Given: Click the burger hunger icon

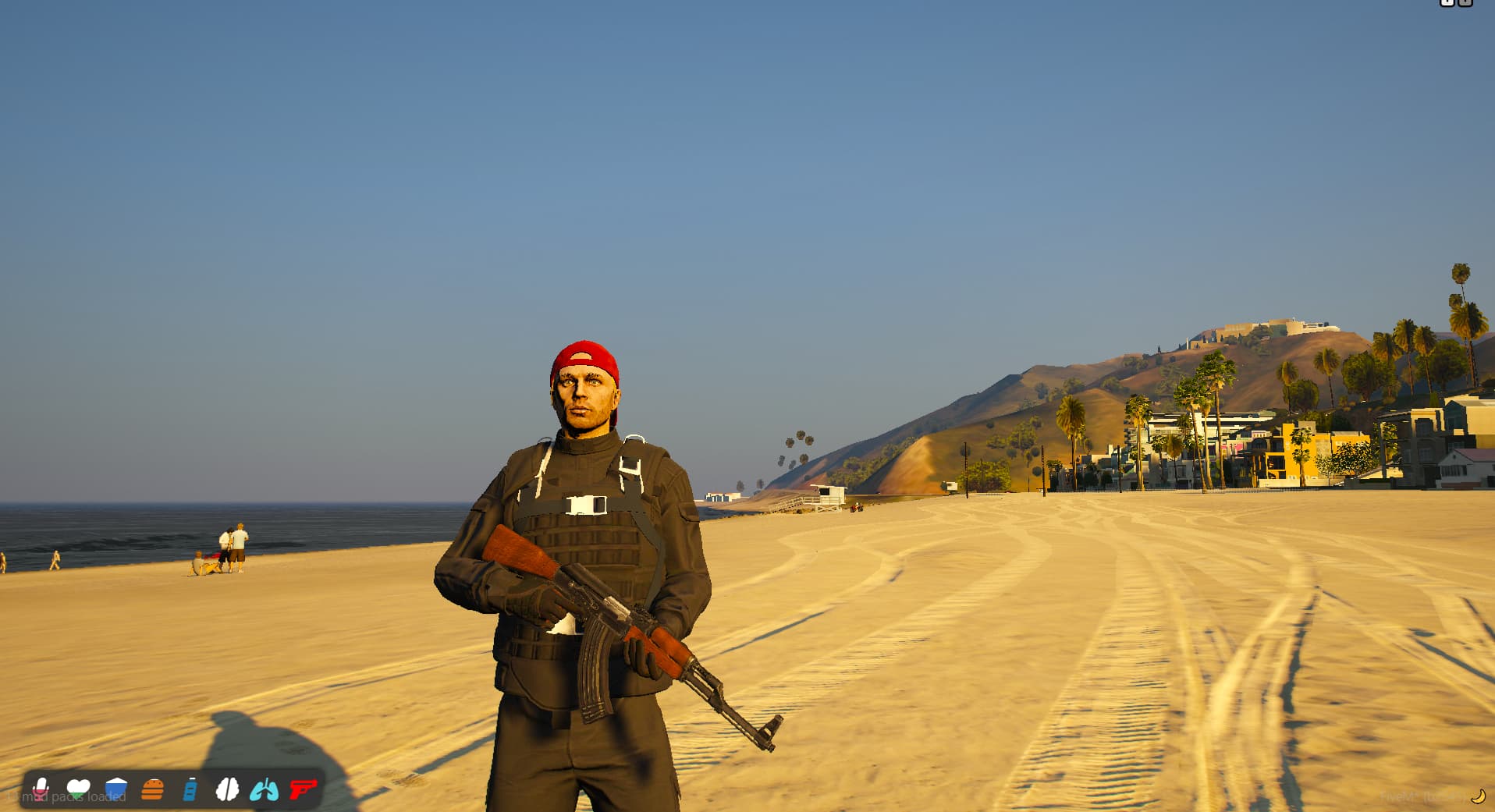Looking at the screenshot, I should pyautogui.click(x=153, y=790).
